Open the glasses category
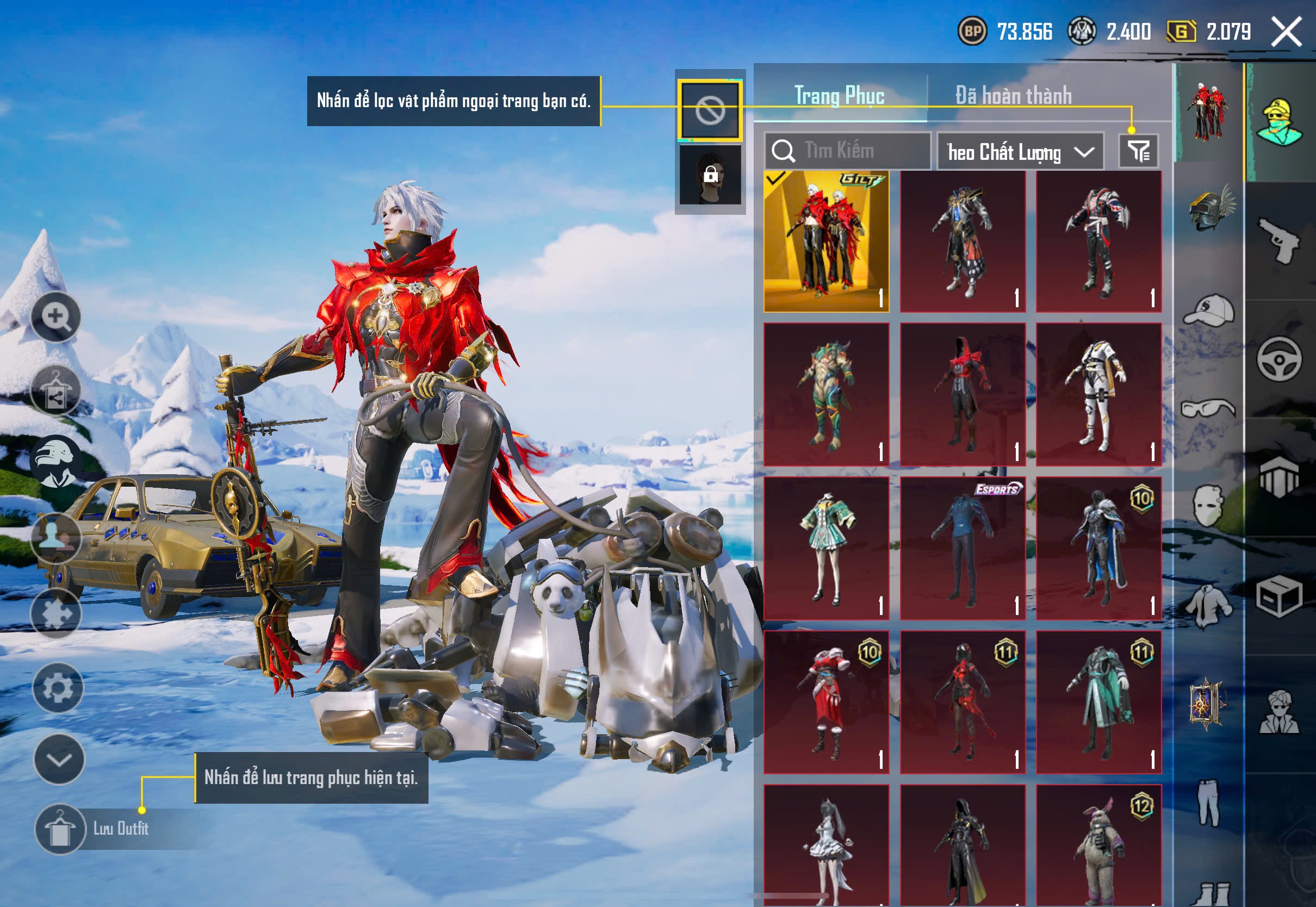 pos(1209,408)
